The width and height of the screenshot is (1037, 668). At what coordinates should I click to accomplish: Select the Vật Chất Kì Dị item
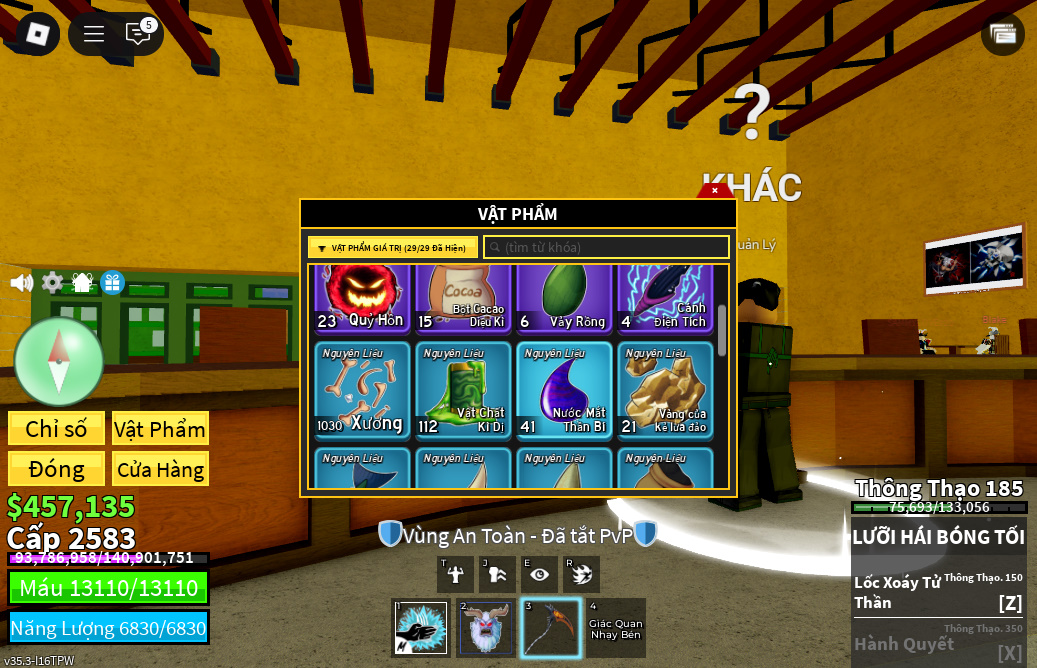pyautogui.click(x=463, y=390)
